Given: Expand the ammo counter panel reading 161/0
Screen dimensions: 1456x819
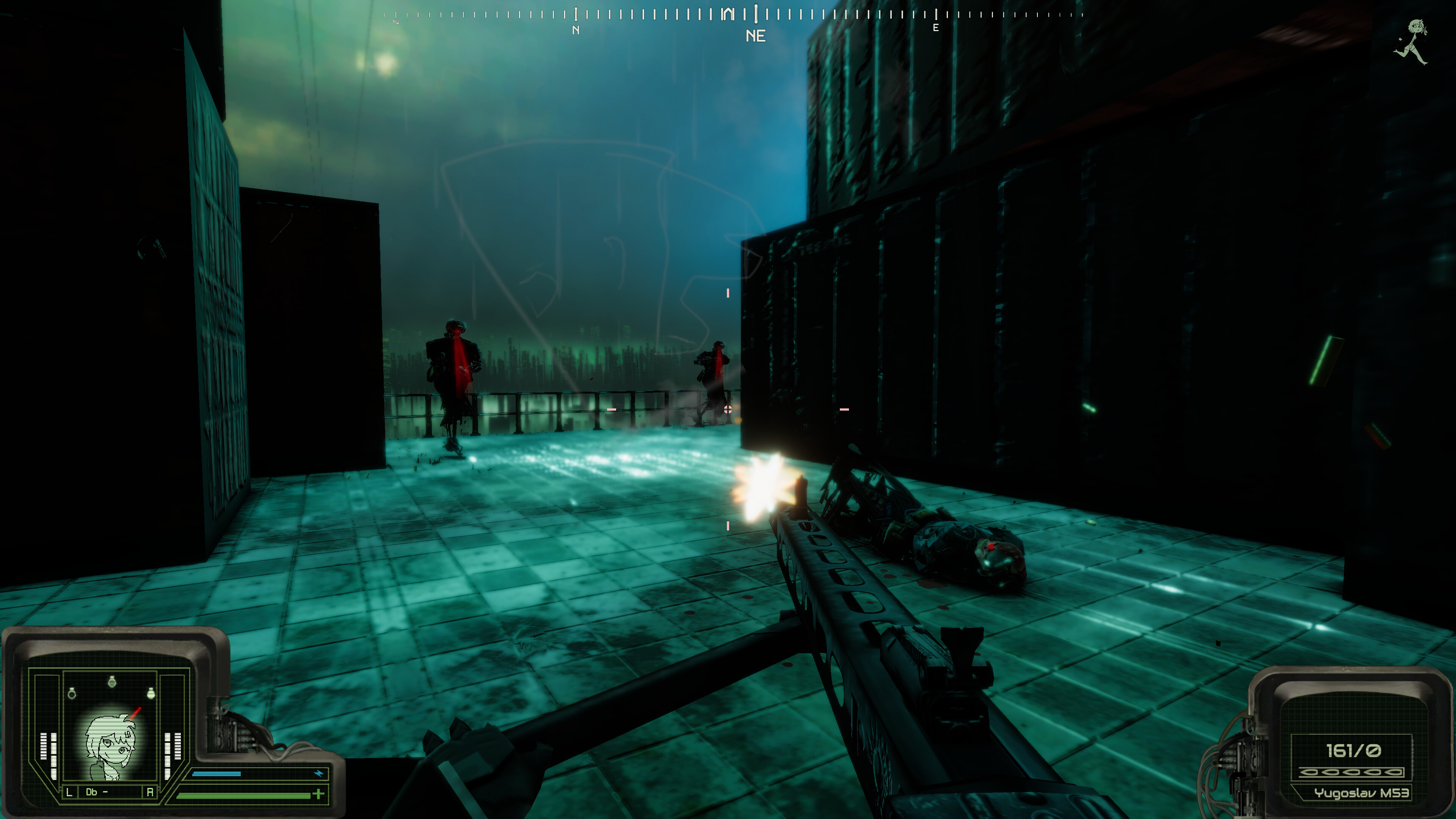Looking at the screenshot, I should (1354, 751).
